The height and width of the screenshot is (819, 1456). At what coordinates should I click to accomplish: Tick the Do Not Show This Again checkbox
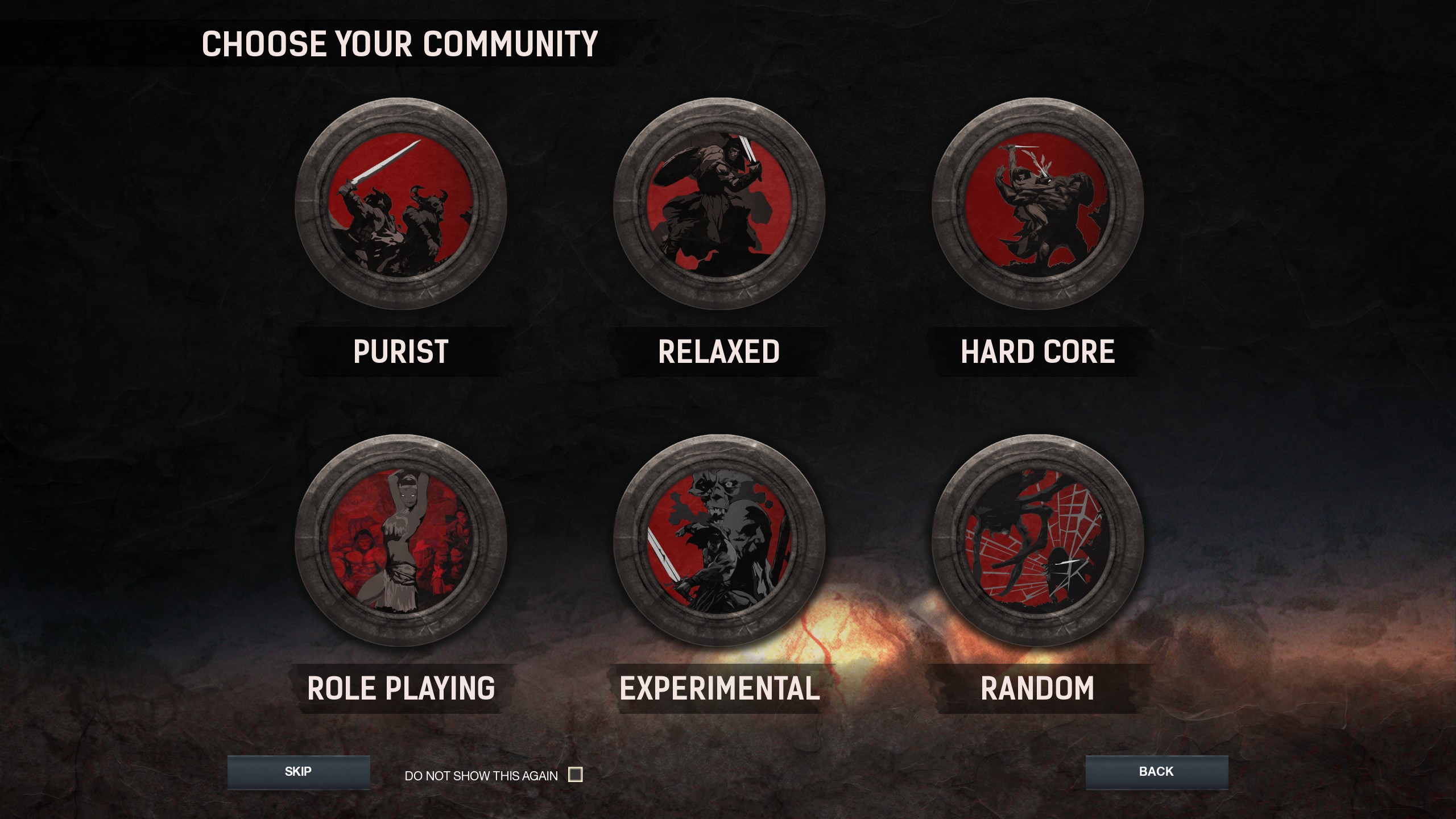tap(576, 775)
